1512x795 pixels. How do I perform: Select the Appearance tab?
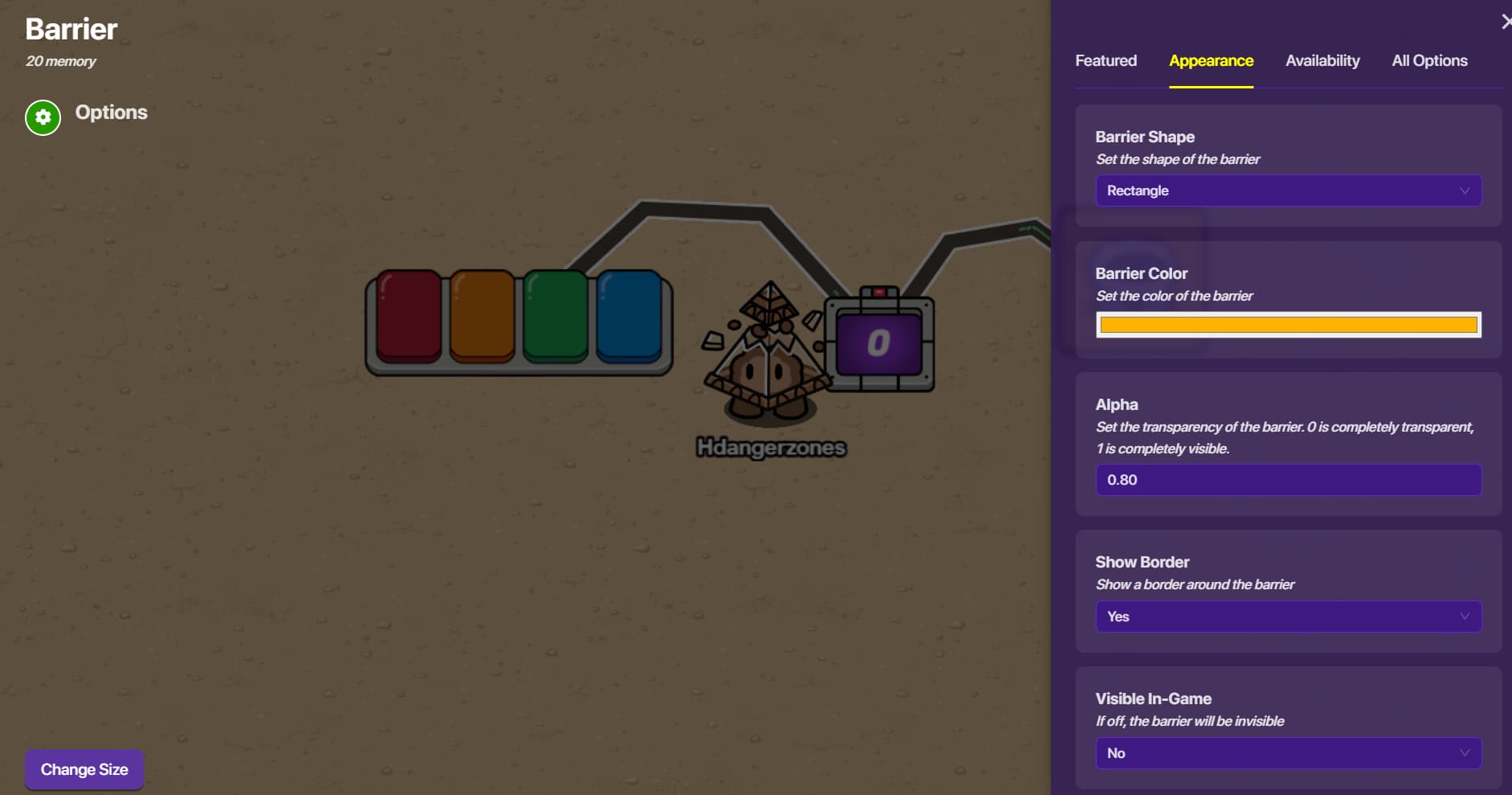1211,61
